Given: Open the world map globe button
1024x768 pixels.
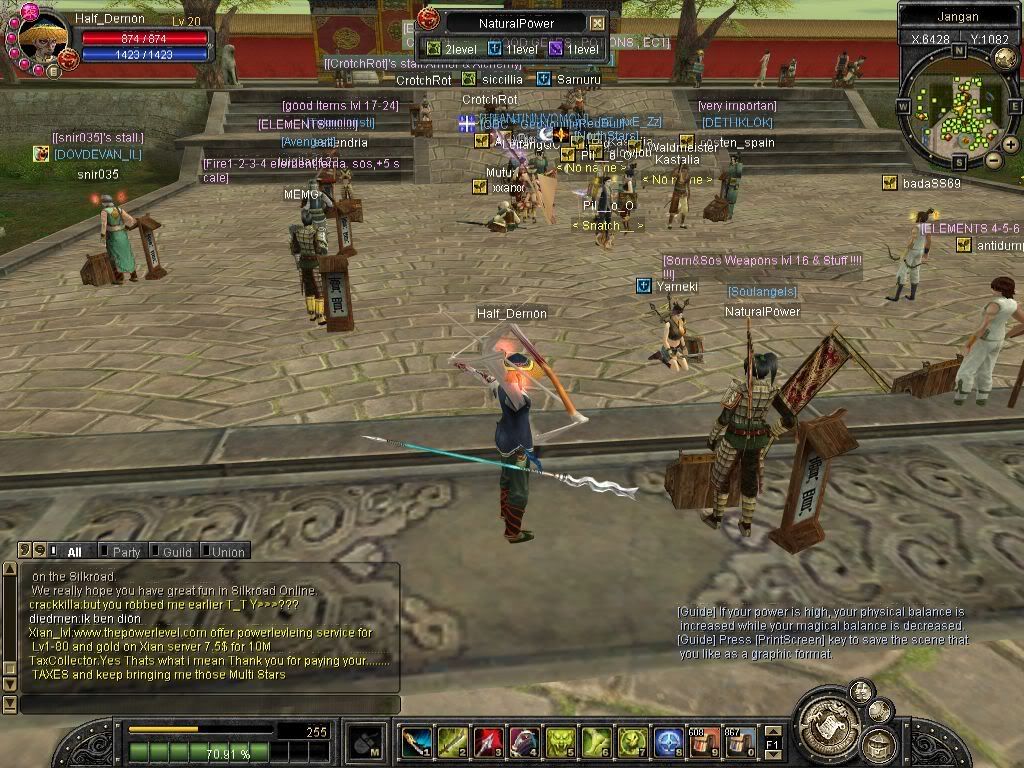Looking at the screenshot, I should coord(1006,58).
